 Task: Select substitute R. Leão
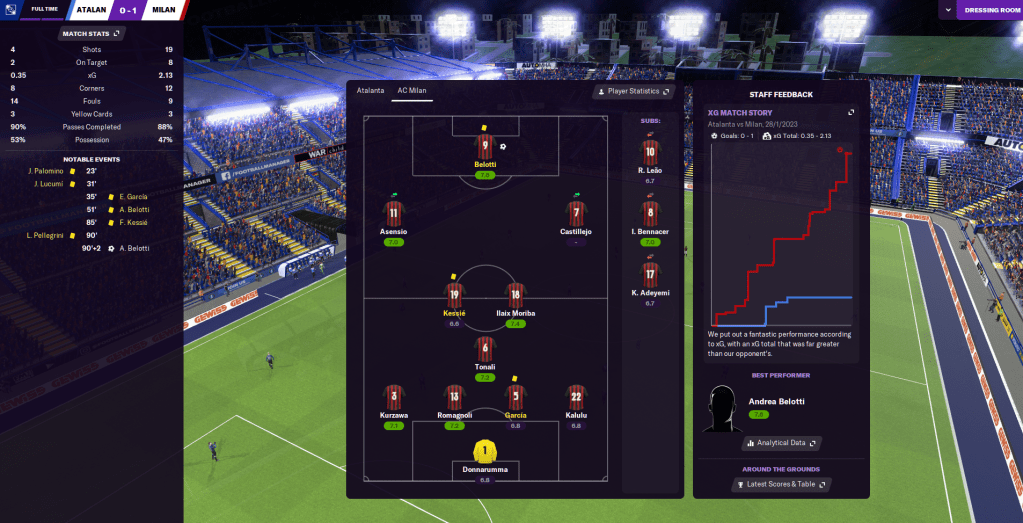coord(651,153)
